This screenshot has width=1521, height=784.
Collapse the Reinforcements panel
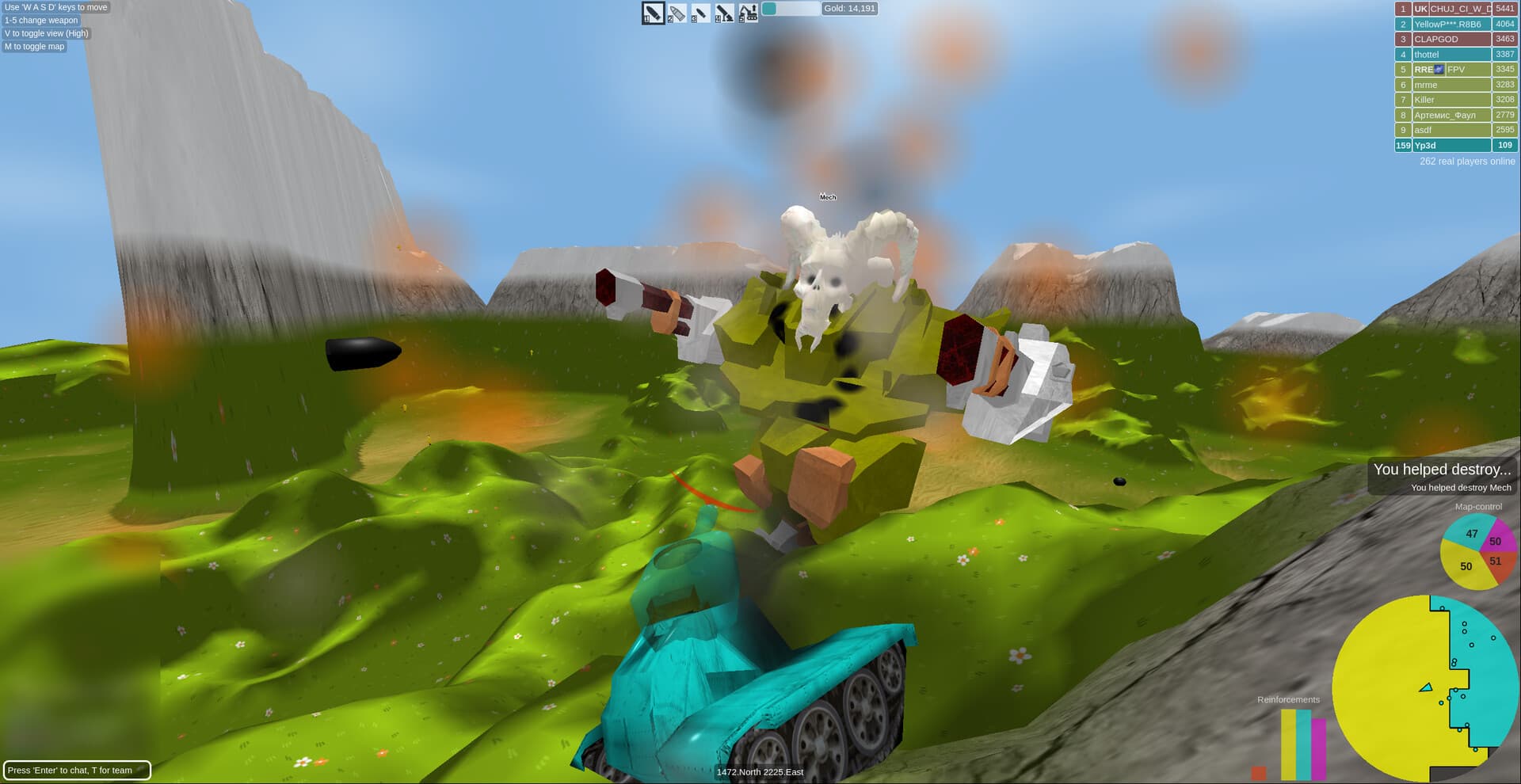point(1288,699)
